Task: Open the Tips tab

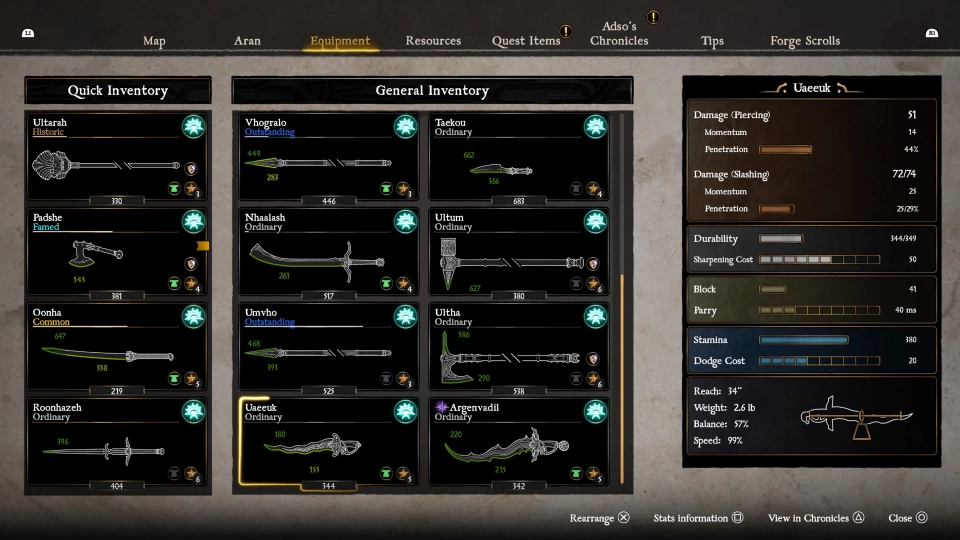Action: point(712,41)
